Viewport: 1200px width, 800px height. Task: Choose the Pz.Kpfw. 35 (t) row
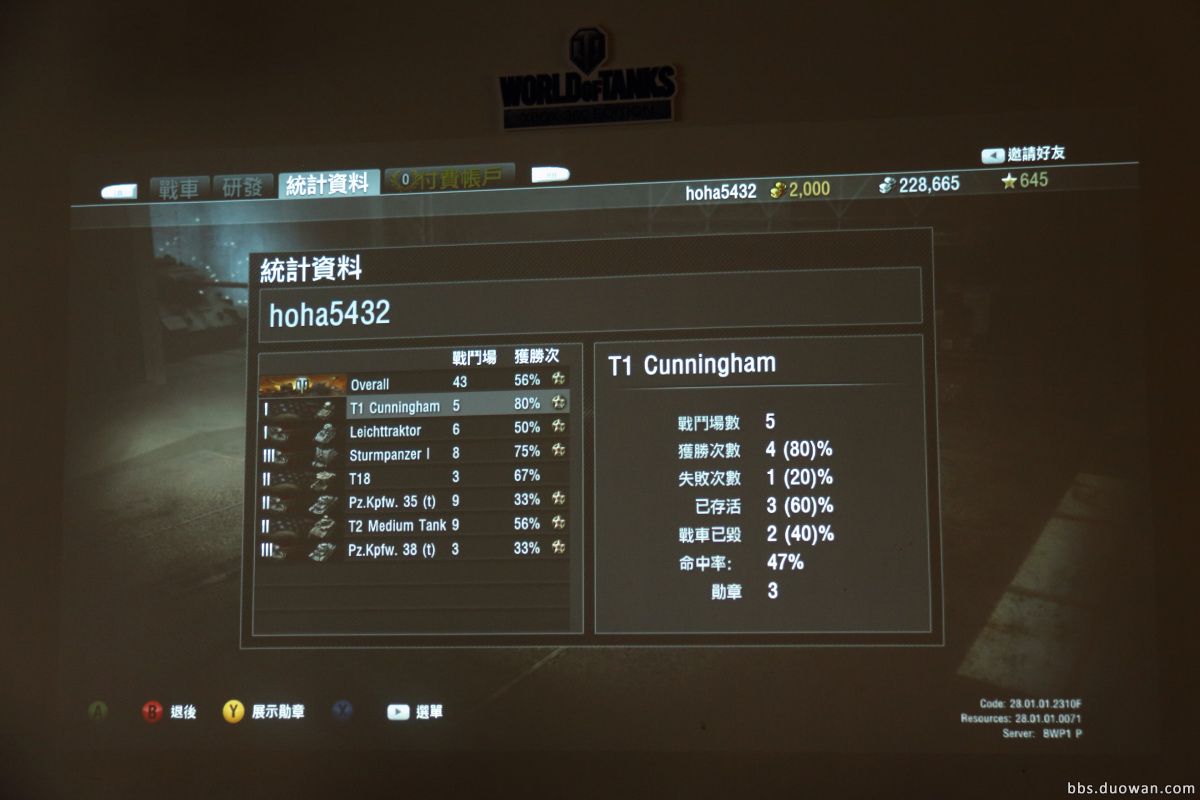point(413,501)
